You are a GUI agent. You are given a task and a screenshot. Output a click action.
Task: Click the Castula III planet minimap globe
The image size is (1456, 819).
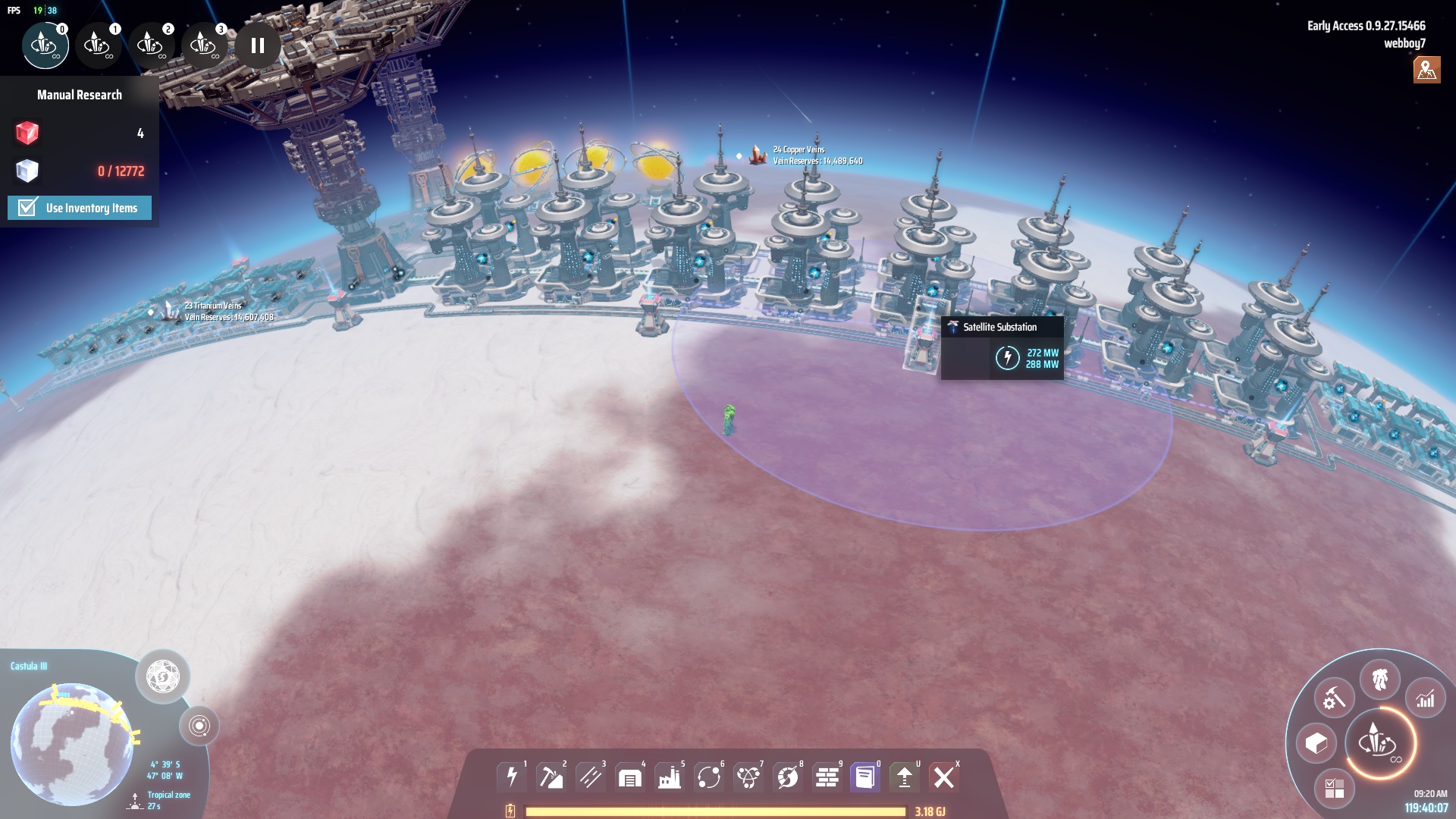tap(72, 743)
